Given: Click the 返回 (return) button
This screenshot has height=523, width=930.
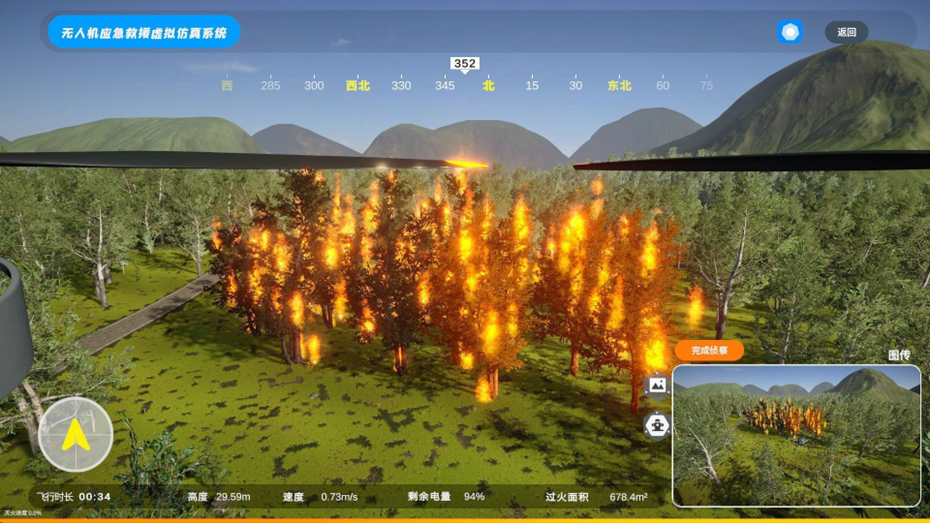Looking at the screenshot, I should point(846,32).
